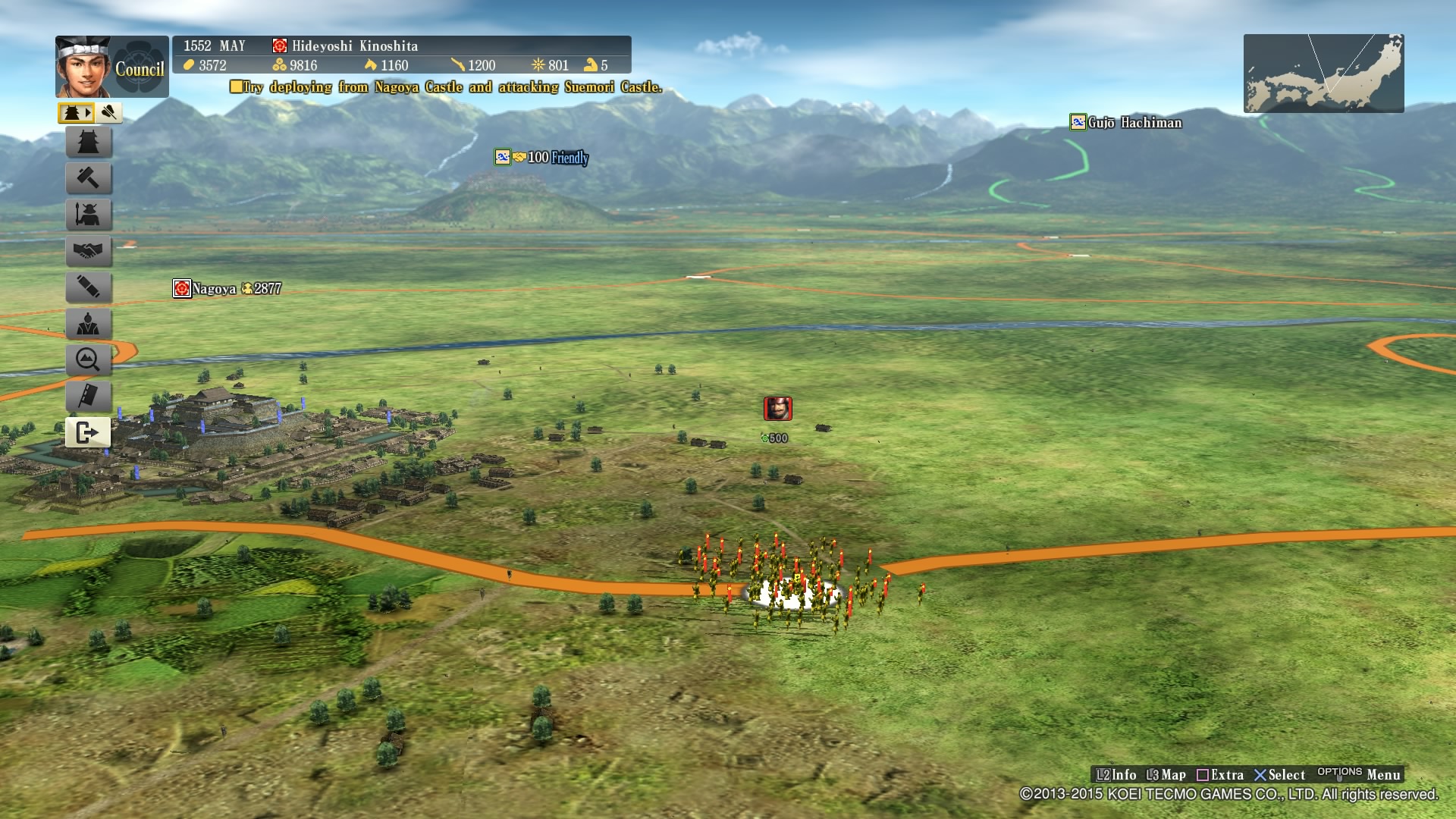1456x819 pixels.
Task: Select the castle construction icon in the sidebar
Action: coord(89,142)
